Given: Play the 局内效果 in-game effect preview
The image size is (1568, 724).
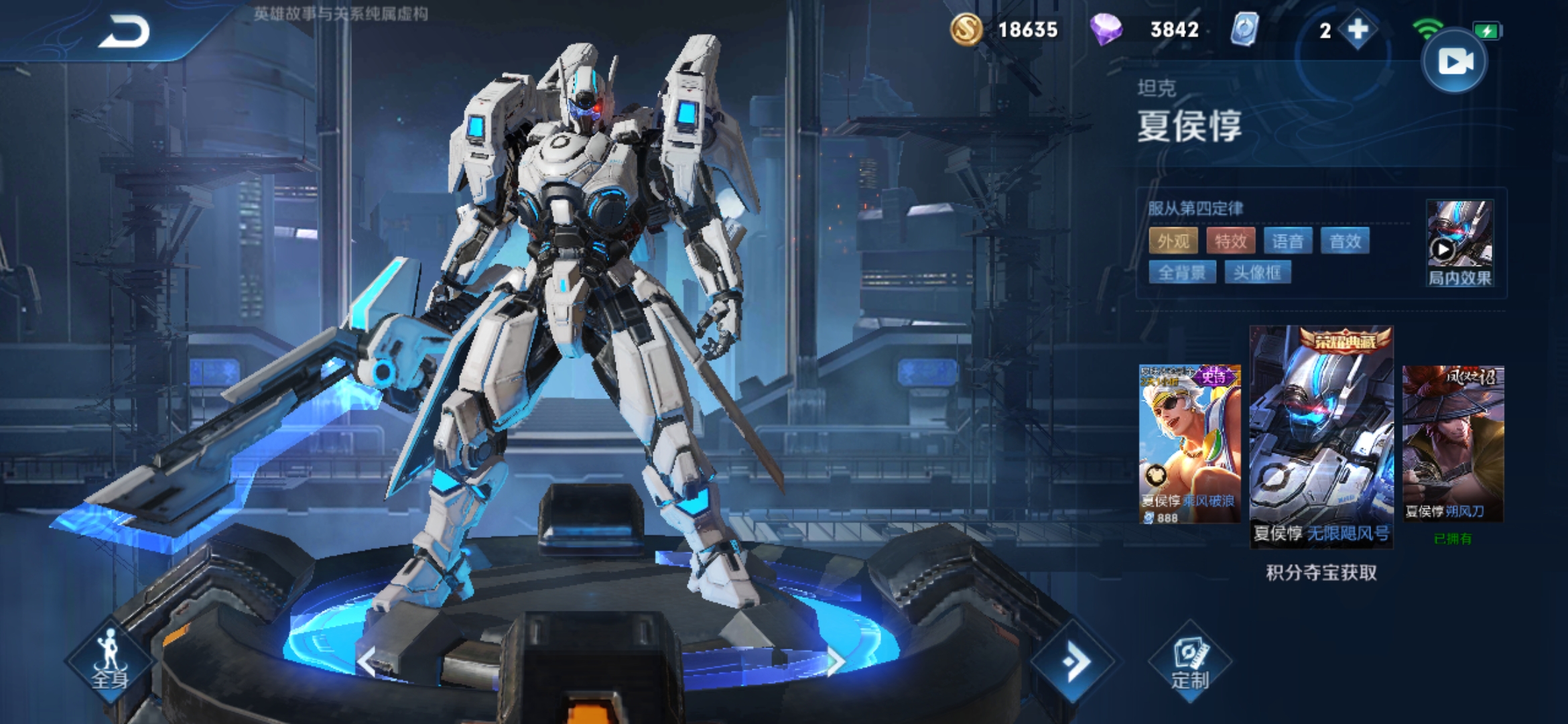Looking at the screenshot, I should click(x=1459, y=243).
